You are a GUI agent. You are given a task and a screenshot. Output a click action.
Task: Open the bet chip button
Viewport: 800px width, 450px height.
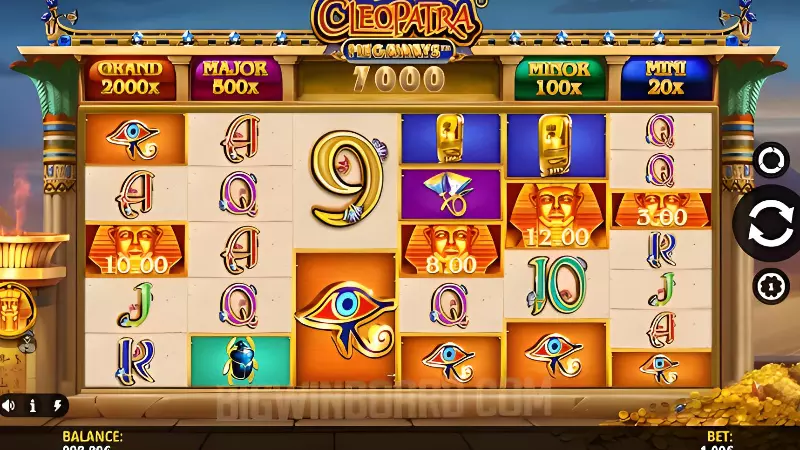tap(771, 285)
